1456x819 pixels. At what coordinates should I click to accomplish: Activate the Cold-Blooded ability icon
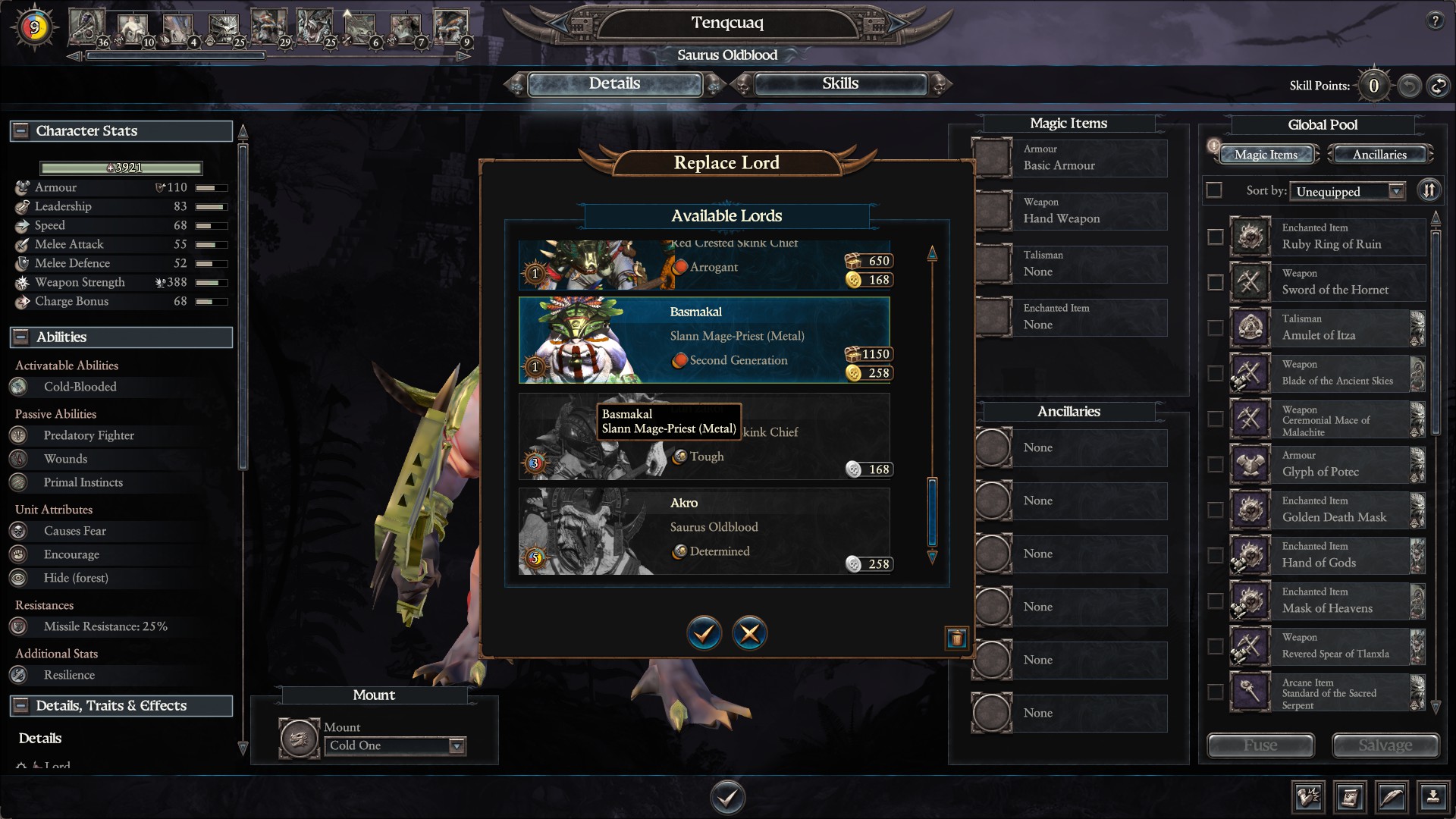point(18,387)
